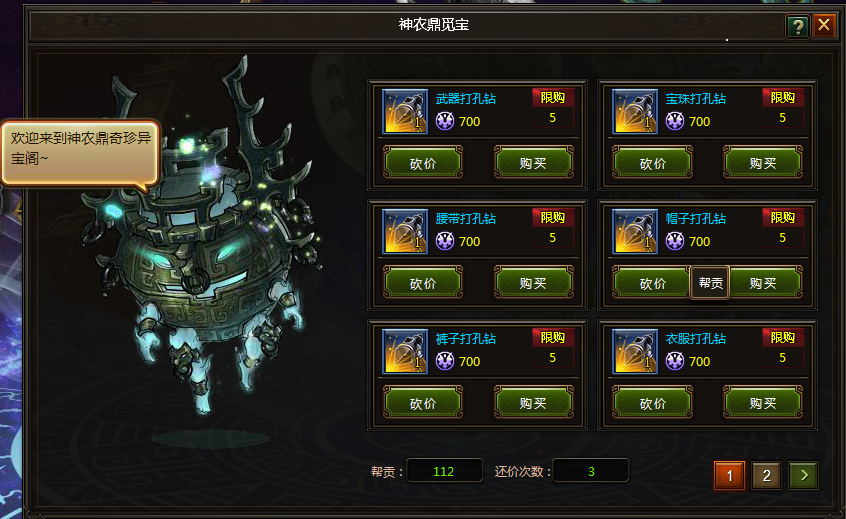Bargain (砍价) on 裤子打孔钻
Viewport: 846px width, 519px height.
(x=423, y=403)
